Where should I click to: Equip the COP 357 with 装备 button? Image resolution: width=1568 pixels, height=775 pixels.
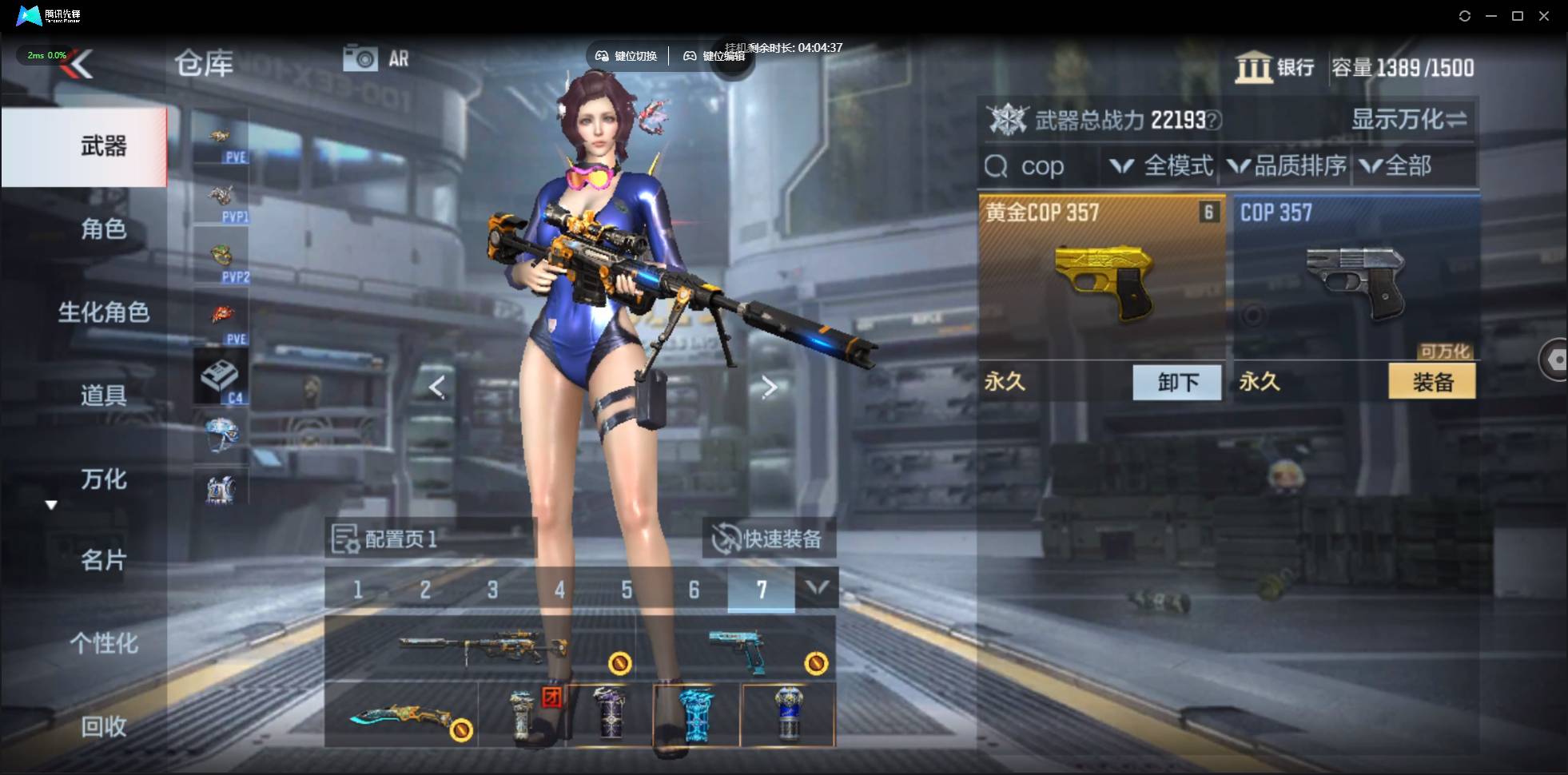1432,383
